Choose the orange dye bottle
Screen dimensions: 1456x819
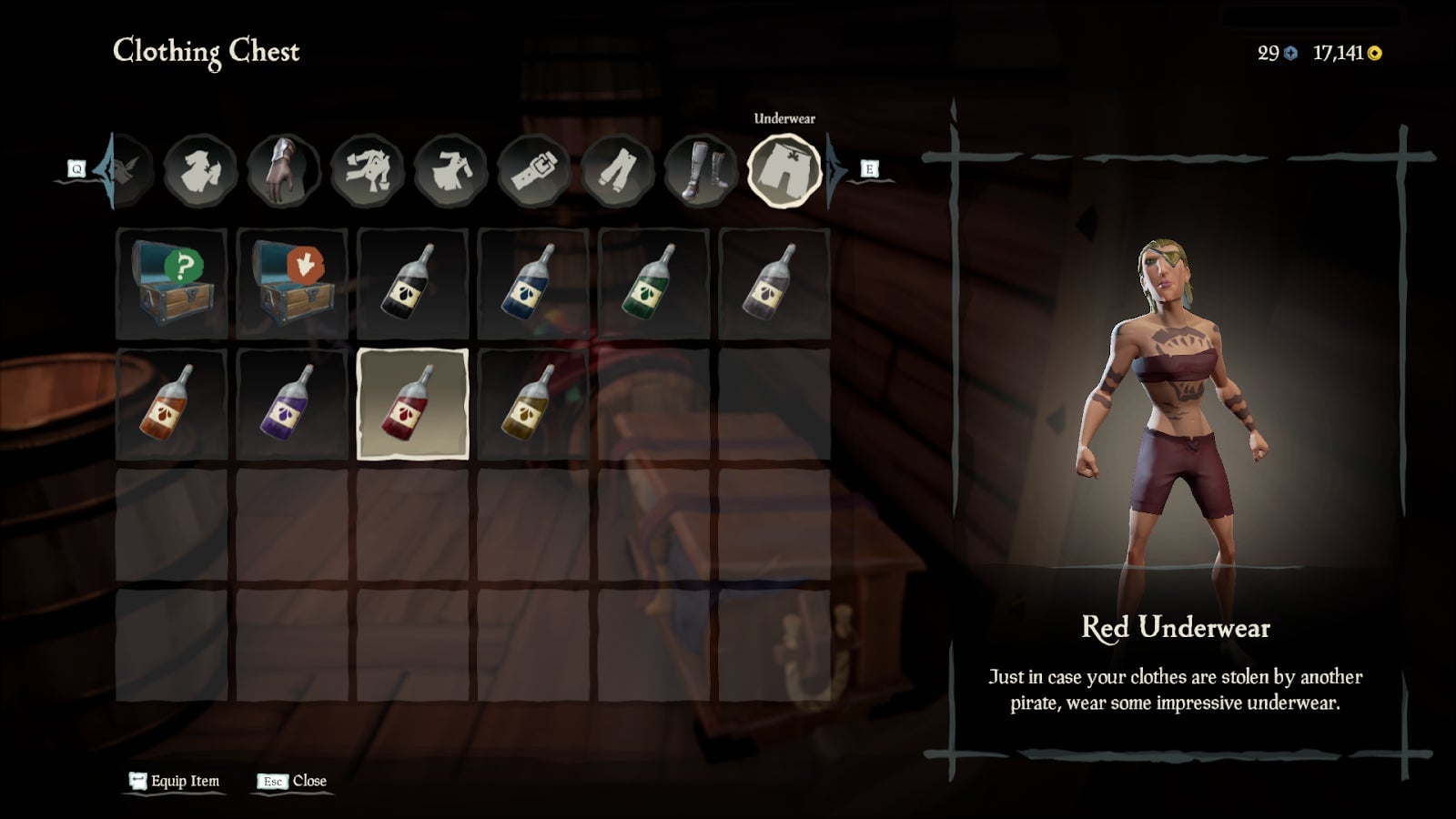click(172, 404)
